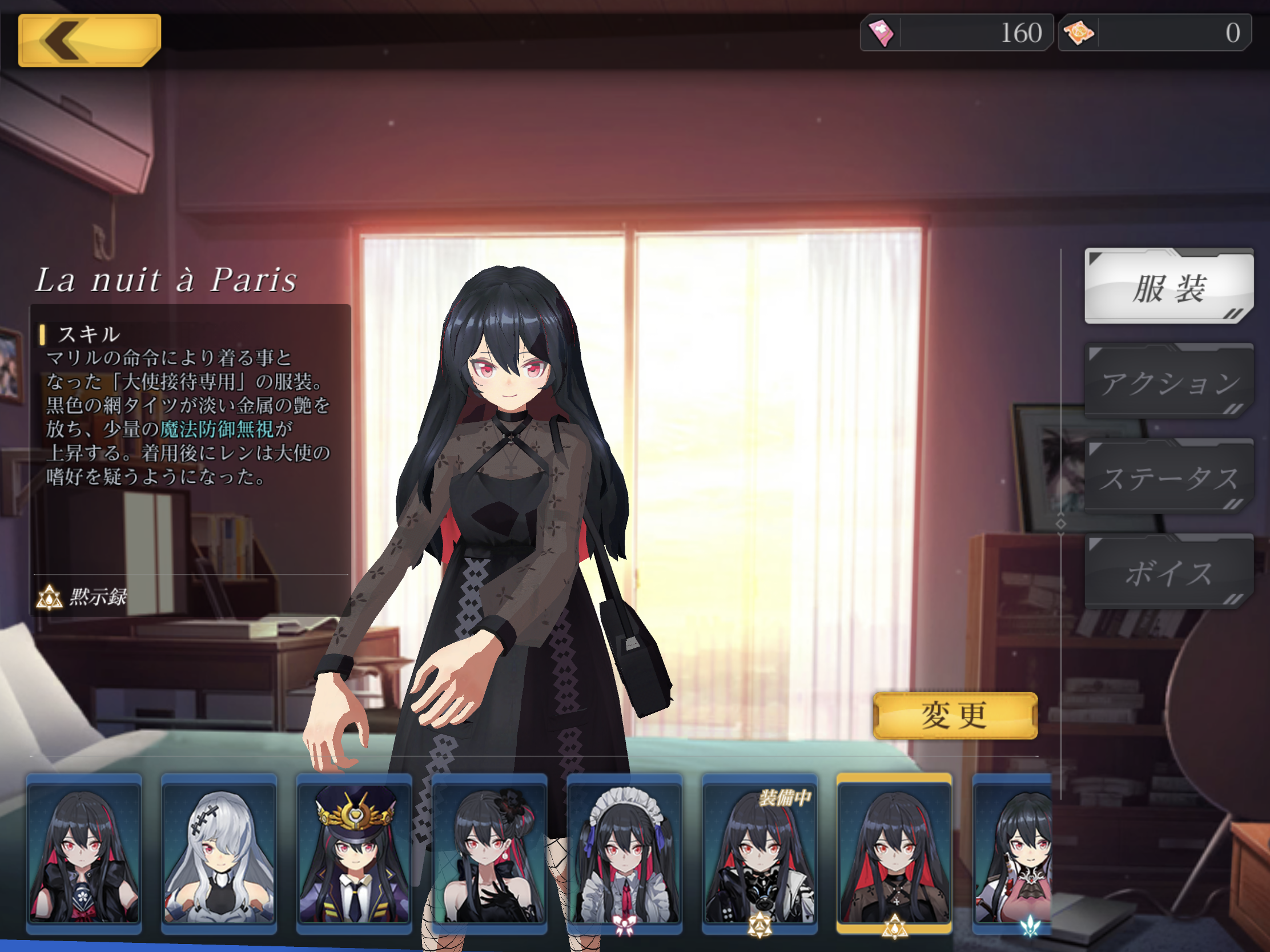Open the アクション tab
This screenshot has height=952, width=1270.
[x=1168, y=382]
